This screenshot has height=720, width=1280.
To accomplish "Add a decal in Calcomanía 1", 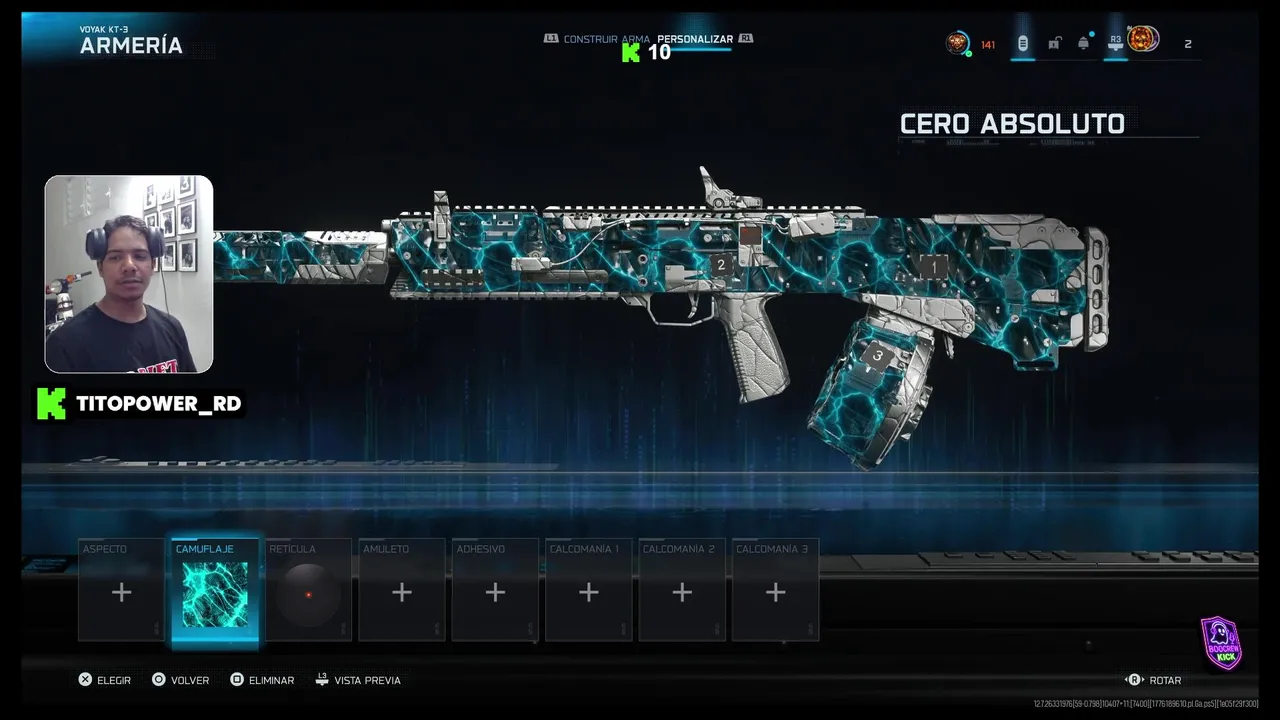I will [588, 591].
